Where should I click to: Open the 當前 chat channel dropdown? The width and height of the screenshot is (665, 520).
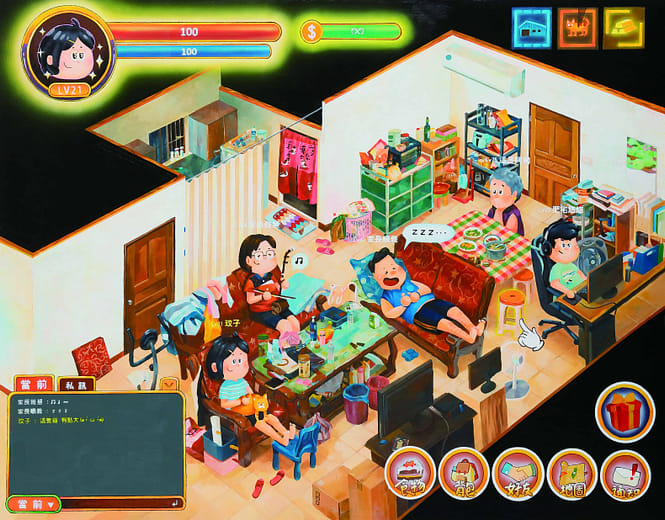click(33, 504)
